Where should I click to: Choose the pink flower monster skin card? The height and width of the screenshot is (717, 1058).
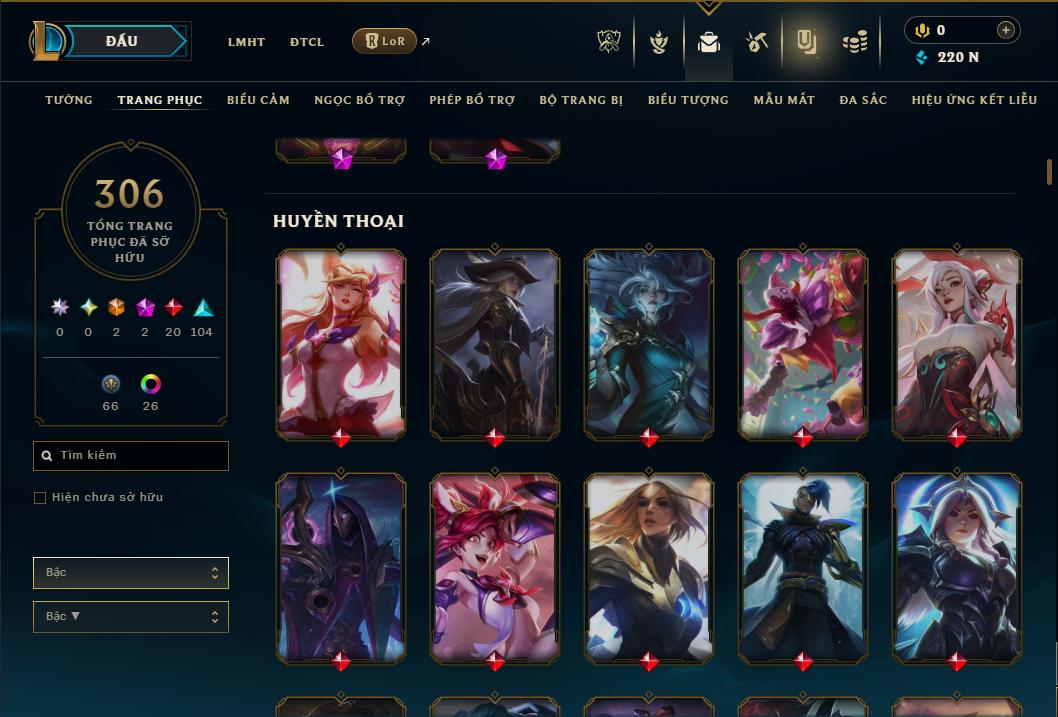(x=803, y=342)
